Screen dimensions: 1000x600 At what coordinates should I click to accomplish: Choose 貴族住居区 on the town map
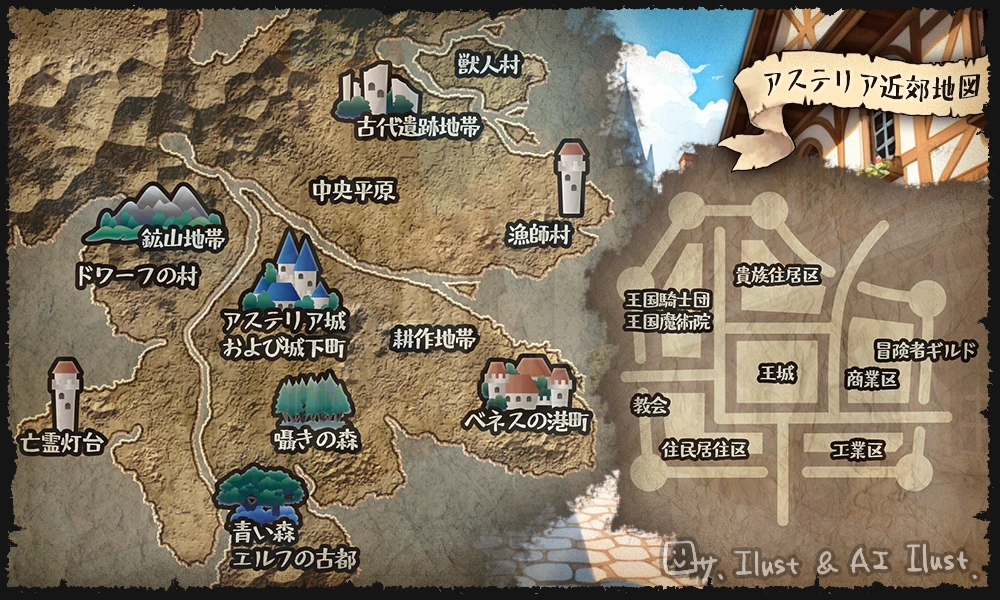pyautogui.click(x=777, y=273)
